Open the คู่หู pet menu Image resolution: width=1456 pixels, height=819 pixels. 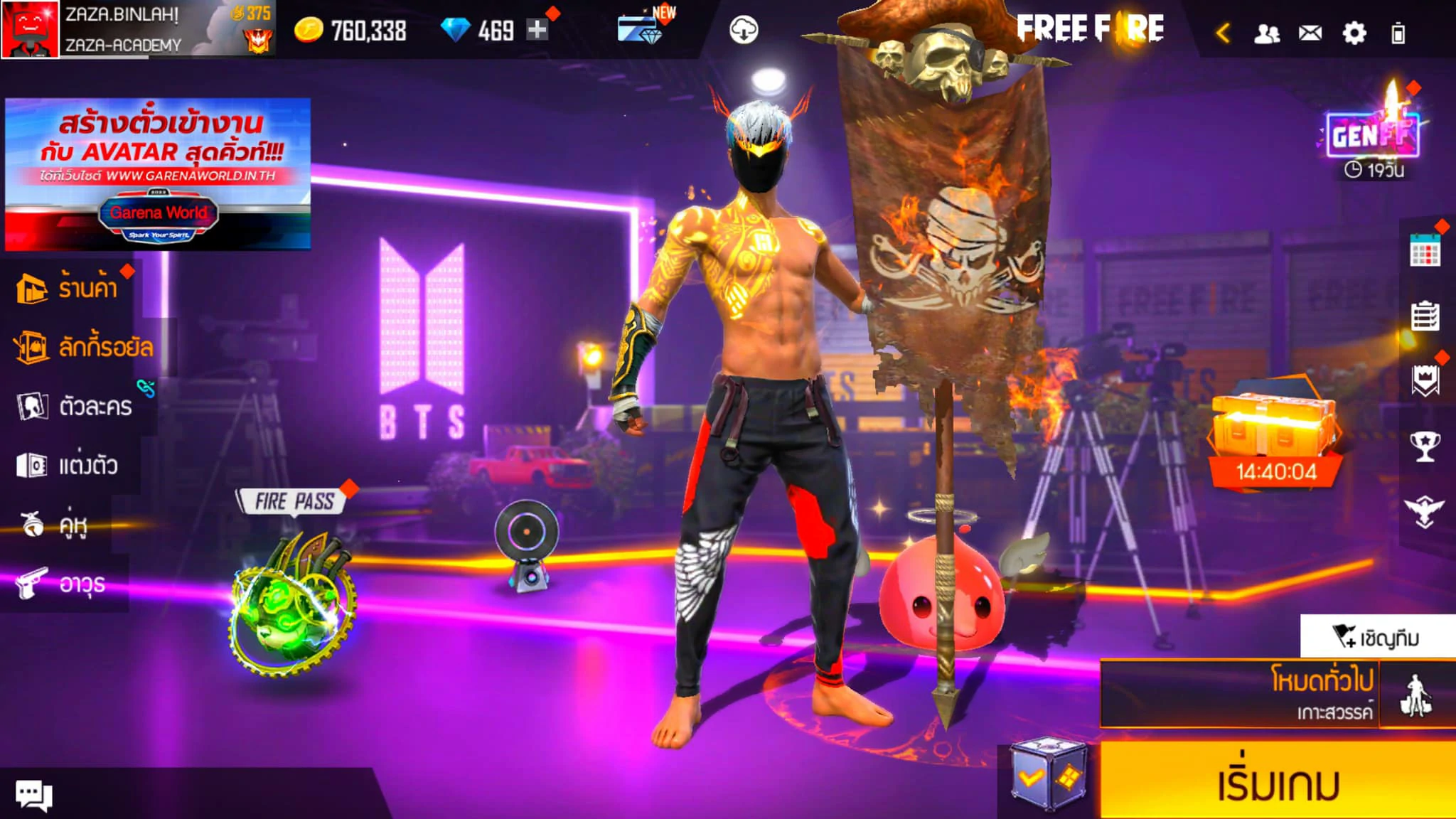point(57,525)
